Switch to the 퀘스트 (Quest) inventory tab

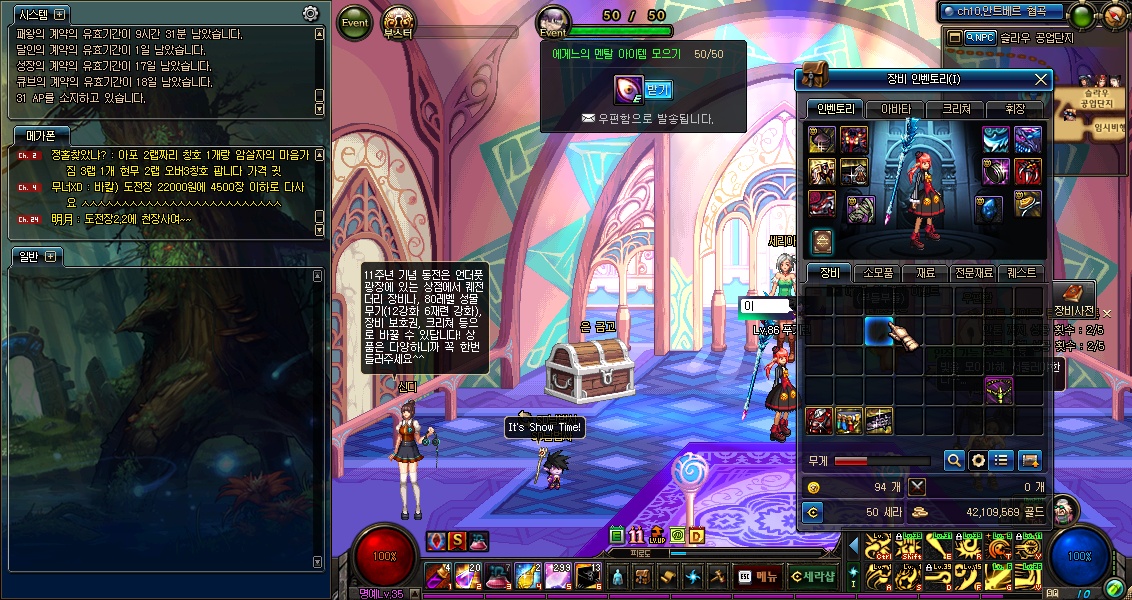point(1022,273)
